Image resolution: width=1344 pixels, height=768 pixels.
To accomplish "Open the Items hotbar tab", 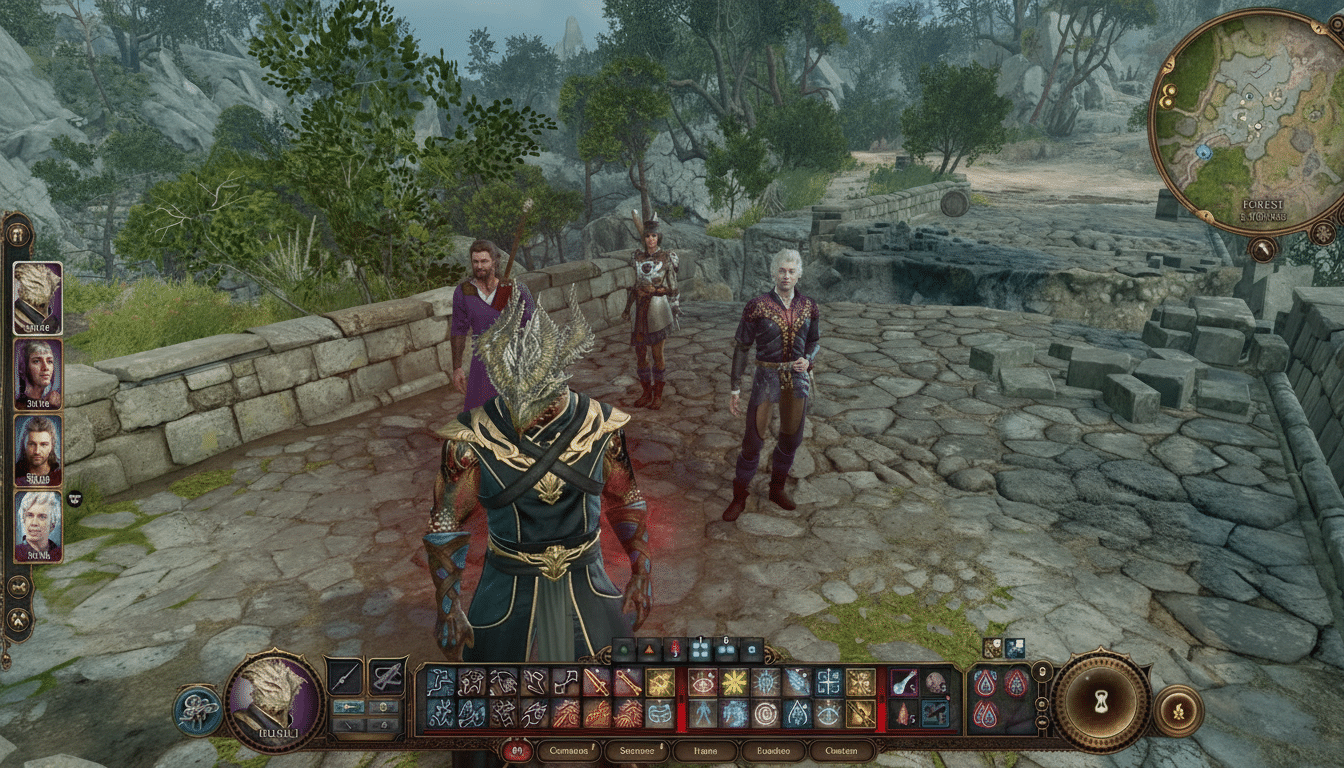I will [x=703, y=749].
